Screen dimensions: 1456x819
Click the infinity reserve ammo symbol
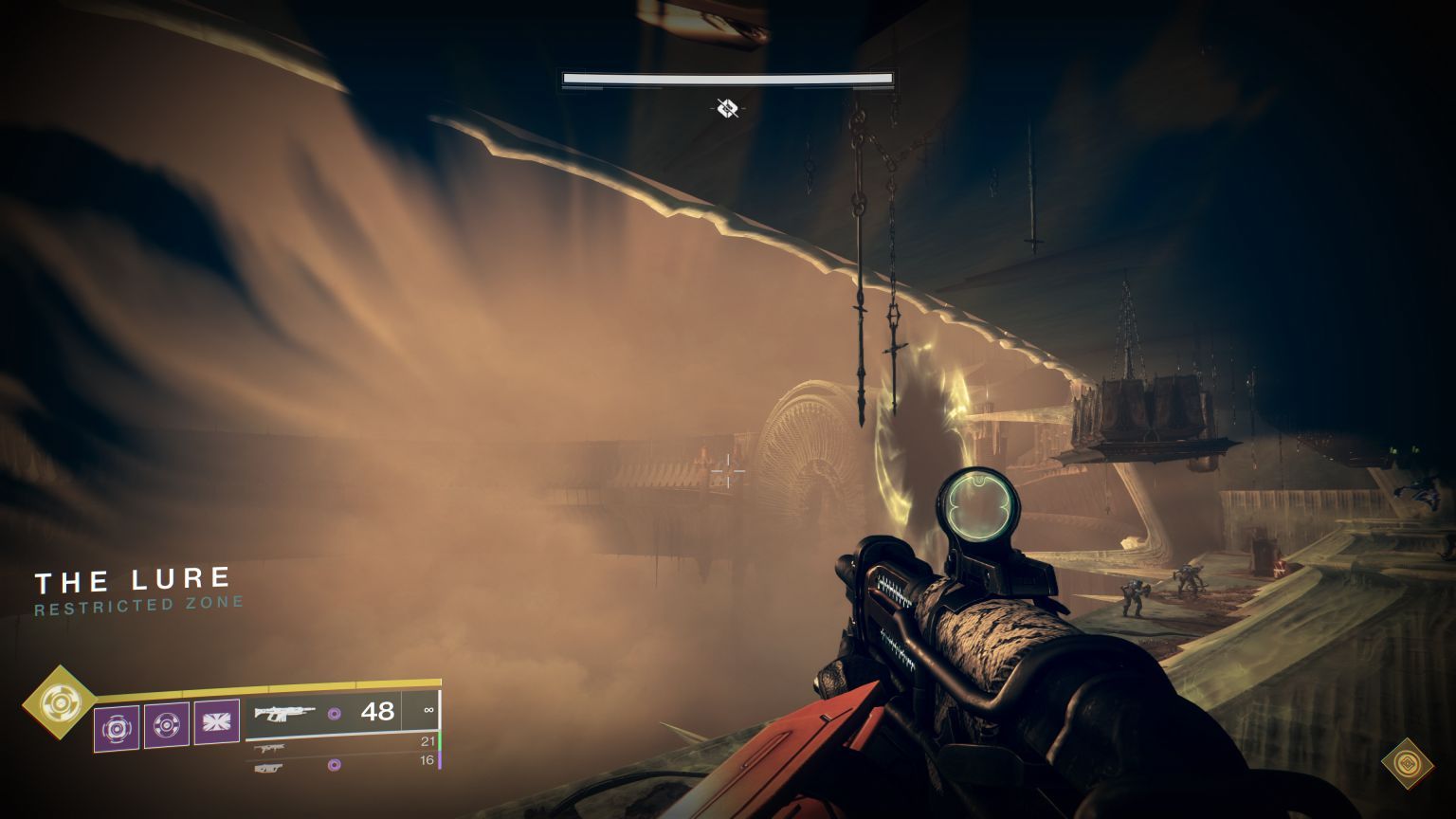click(429, 710)
